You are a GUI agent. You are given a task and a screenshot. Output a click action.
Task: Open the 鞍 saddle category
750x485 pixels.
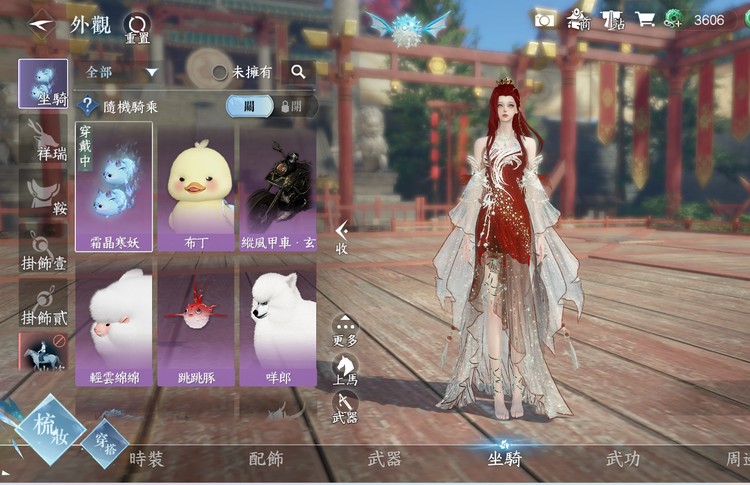click(43, 193)
